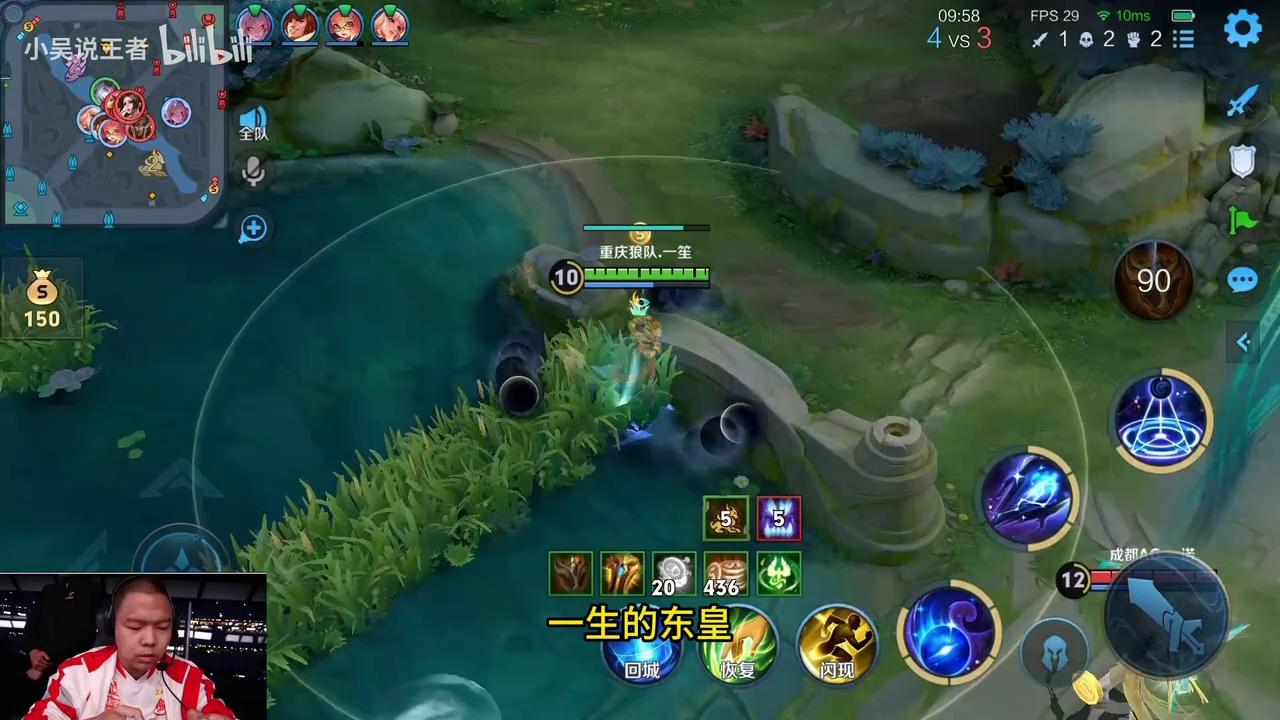Click the minimap
The height and width of the screenshot is (720, 1280).
click(x=112, y=112)
